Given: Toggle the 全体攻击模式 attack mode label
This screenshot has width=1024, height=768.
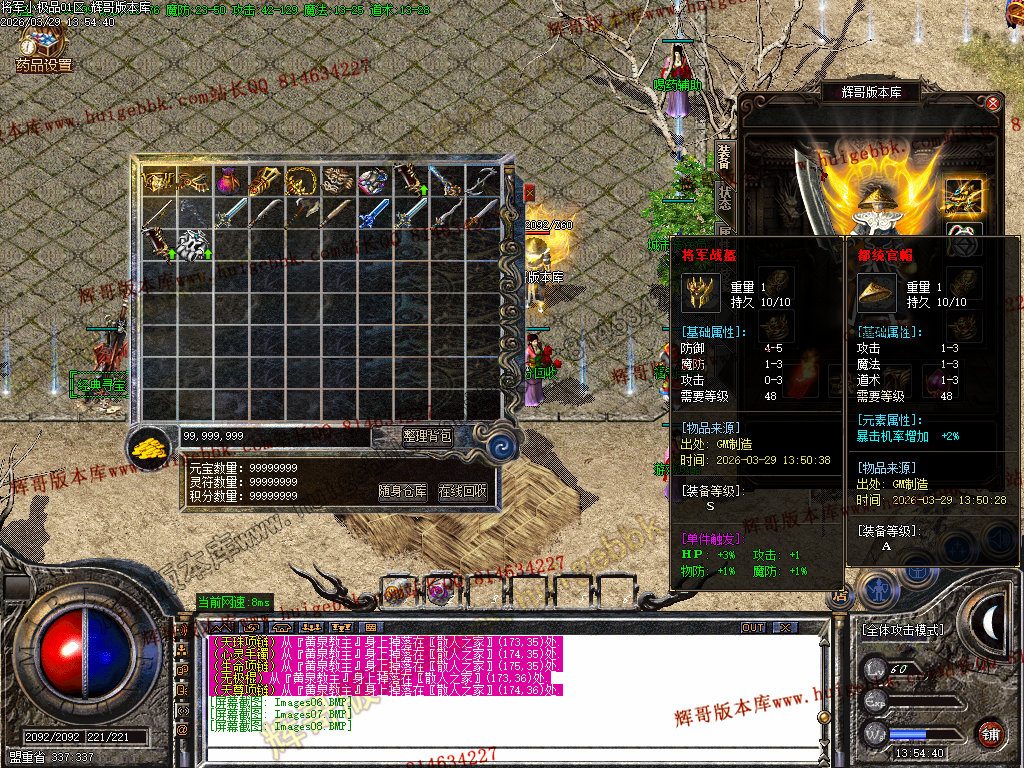Looking at the screenshot, I should click(x=902, y=630).
